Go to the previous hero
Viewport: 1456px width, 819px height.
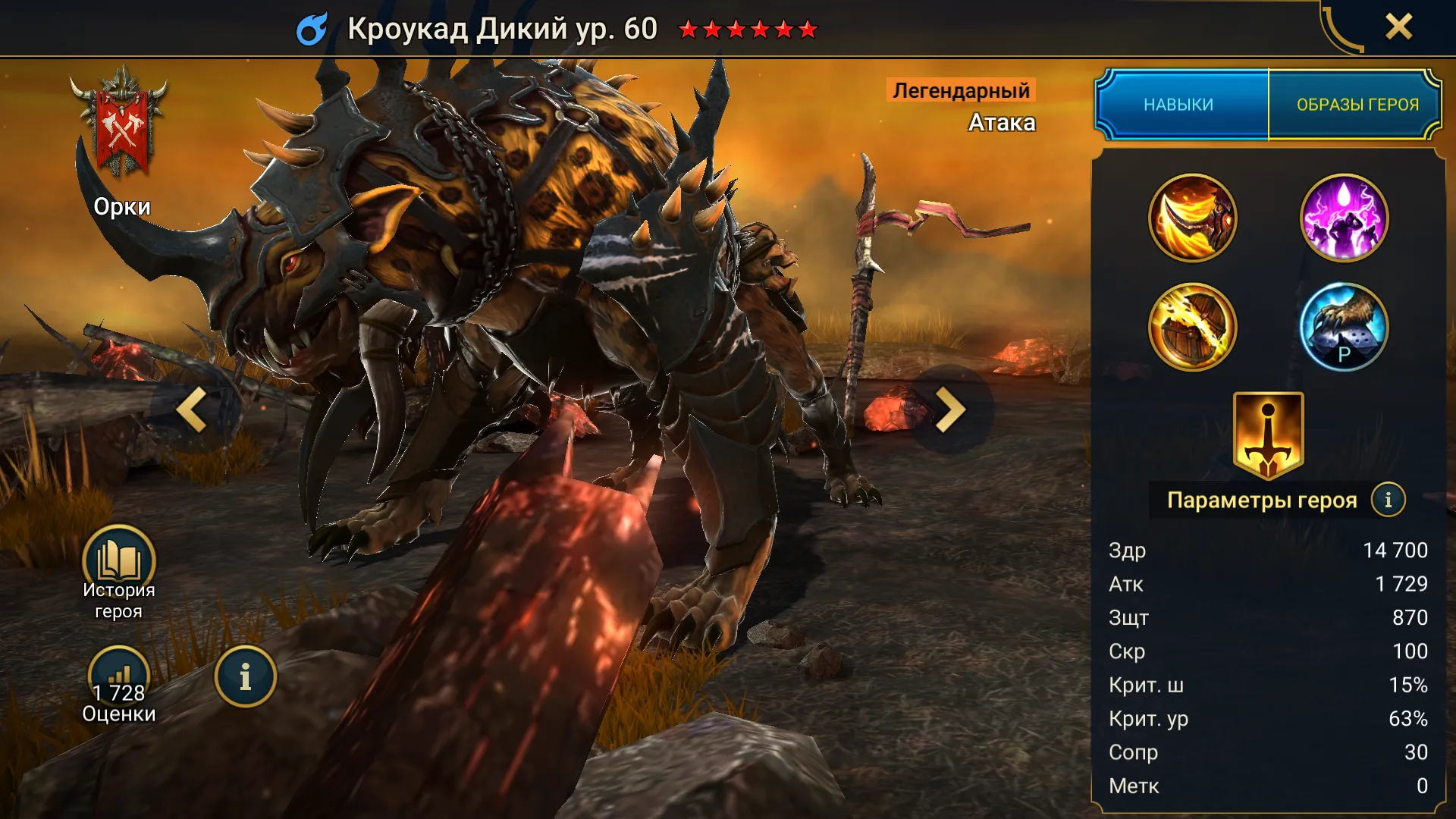[x=192, y=410]
